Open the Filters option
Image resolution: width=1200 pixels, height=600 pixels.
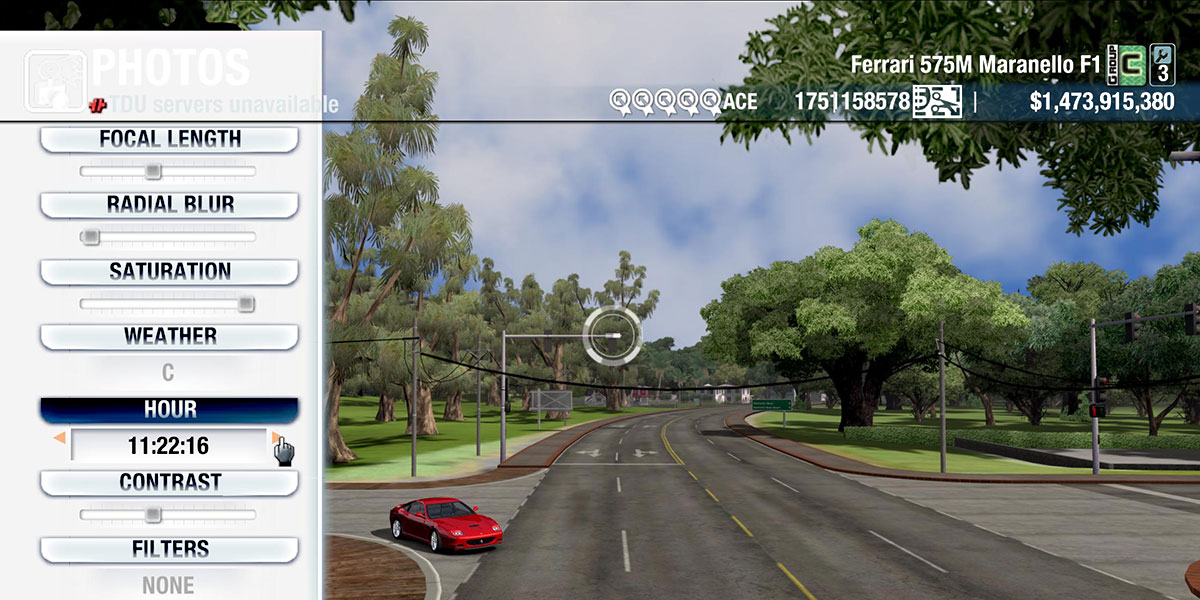(169, 549)
